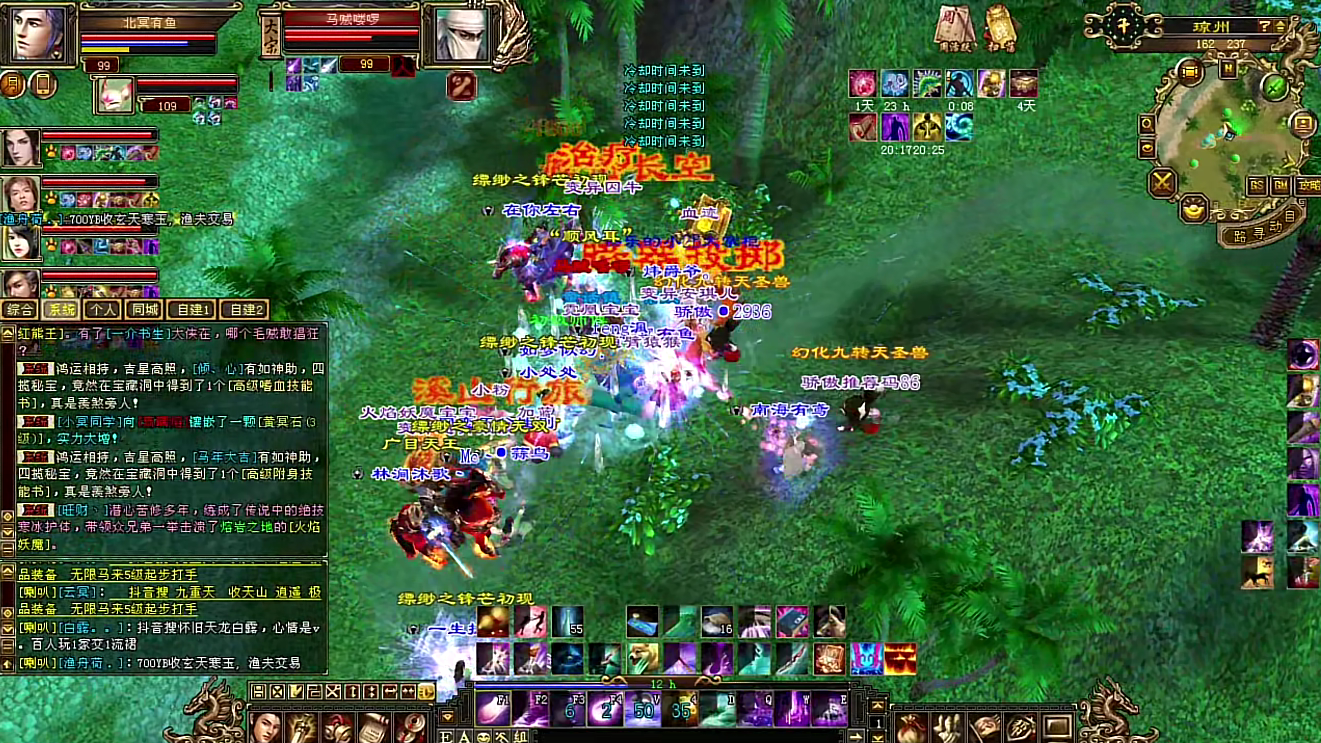Image resolution: width=1321 pixels, height=743 pixels.
Task: Click the green sword button on minimap
Action: 1273,86
